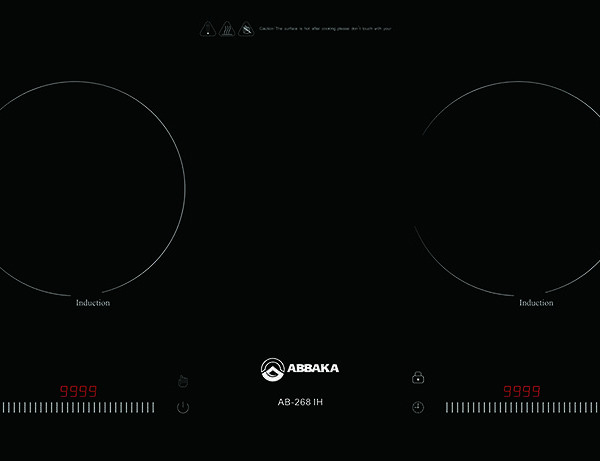
Task: Tap the clock timer icon
Action: click(418, 407)
